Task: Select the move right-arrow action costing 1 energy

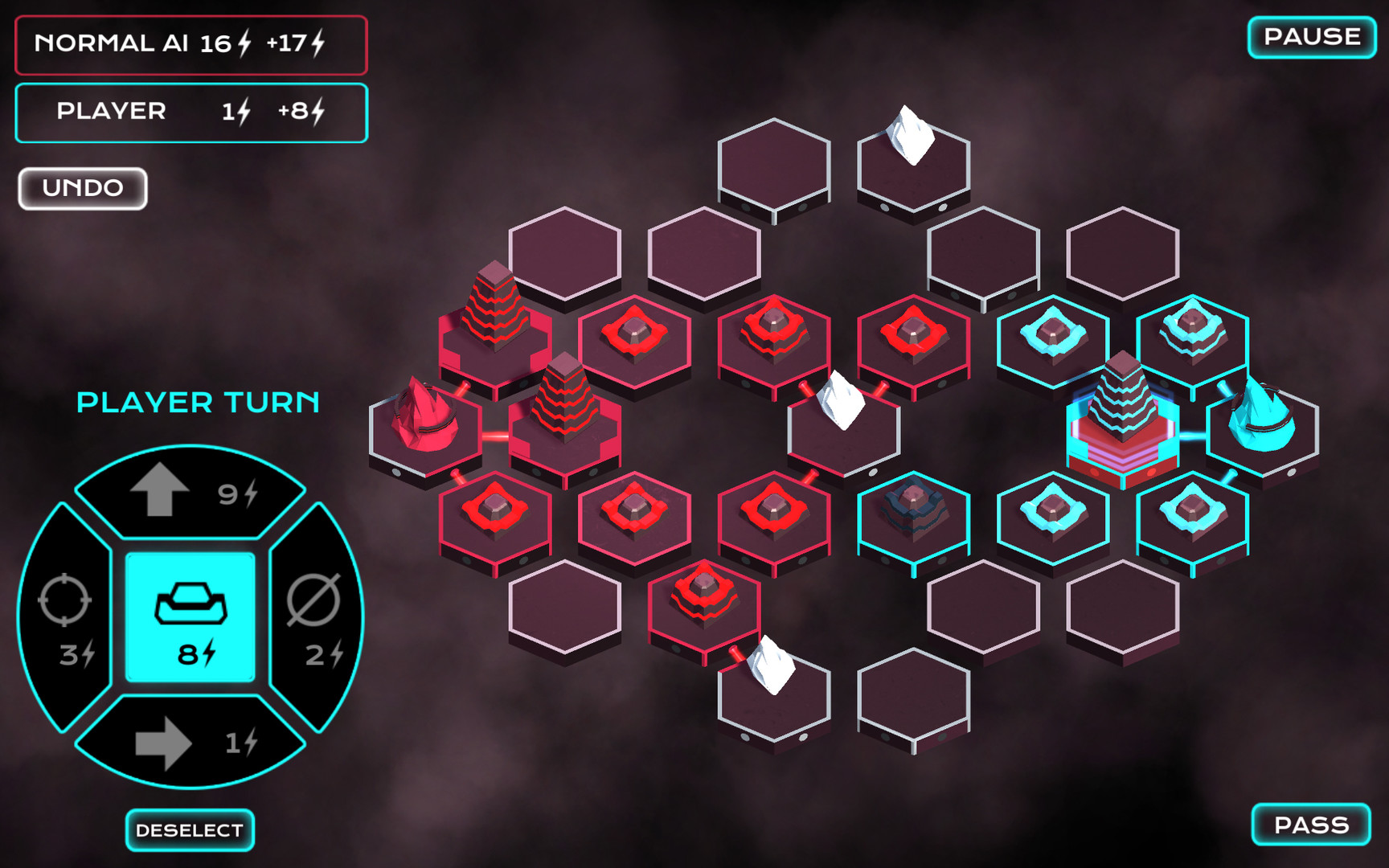Action: click(x=191, y=743)
